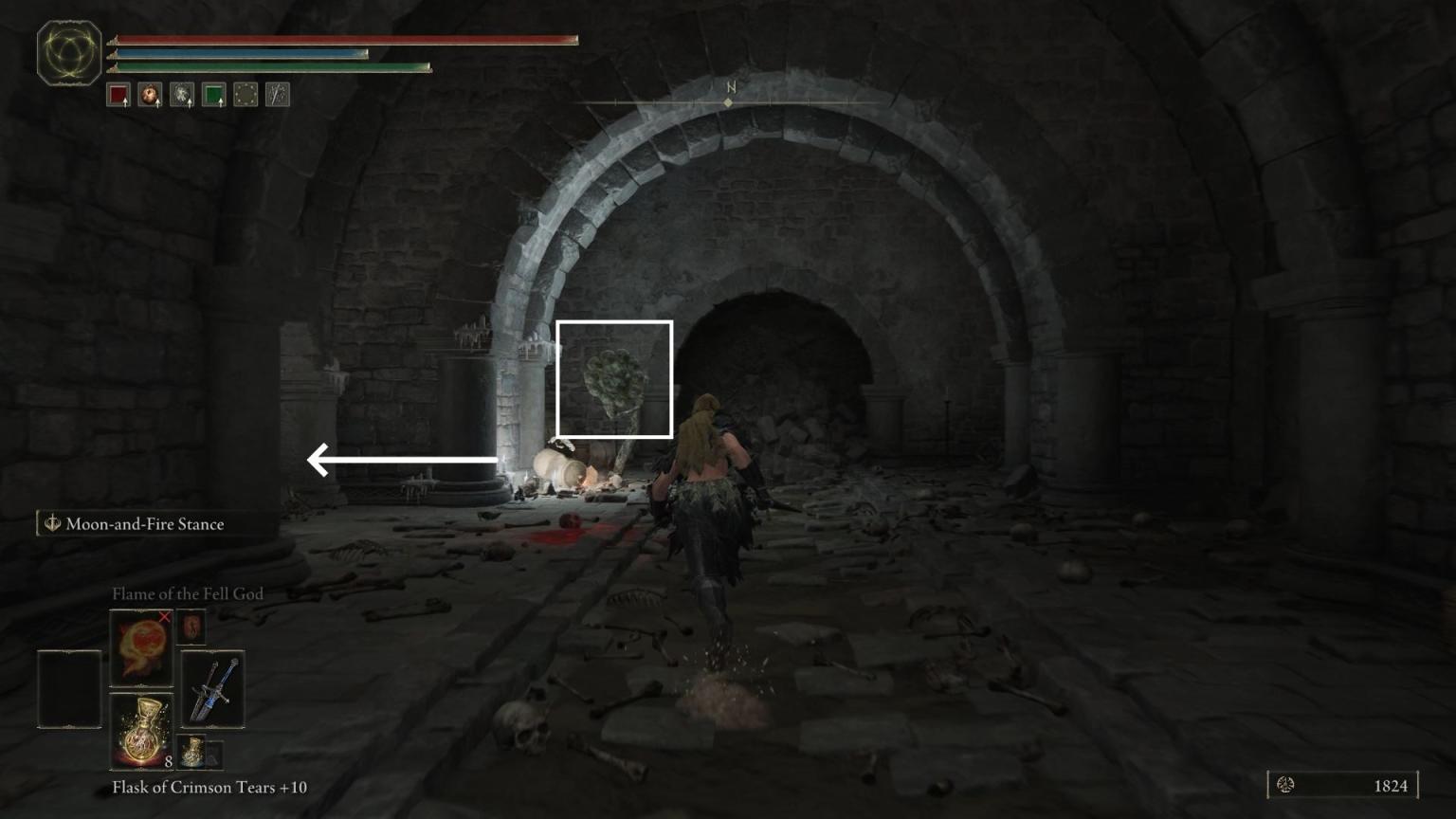Click the Flask of Crimson Tears +10 label
Screen dimensions: 1456x819
(x=210, y=787)
